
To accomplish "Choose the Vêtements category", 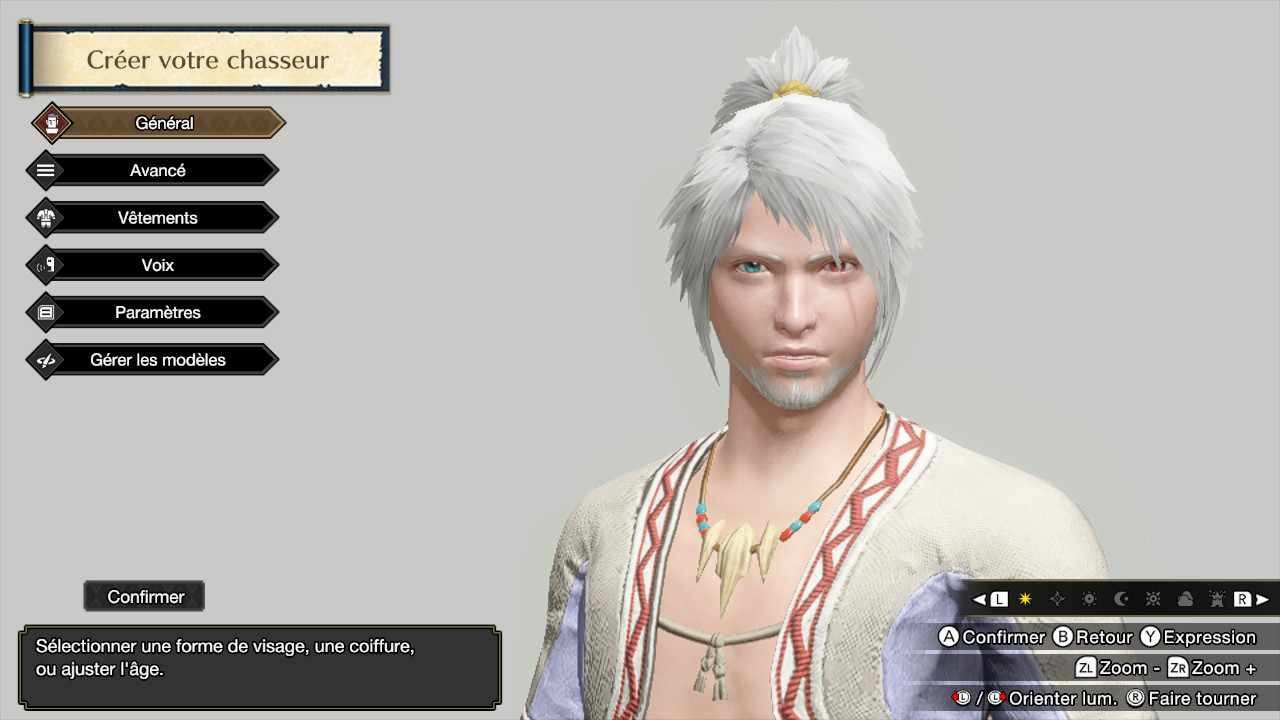I will (157, 218).
